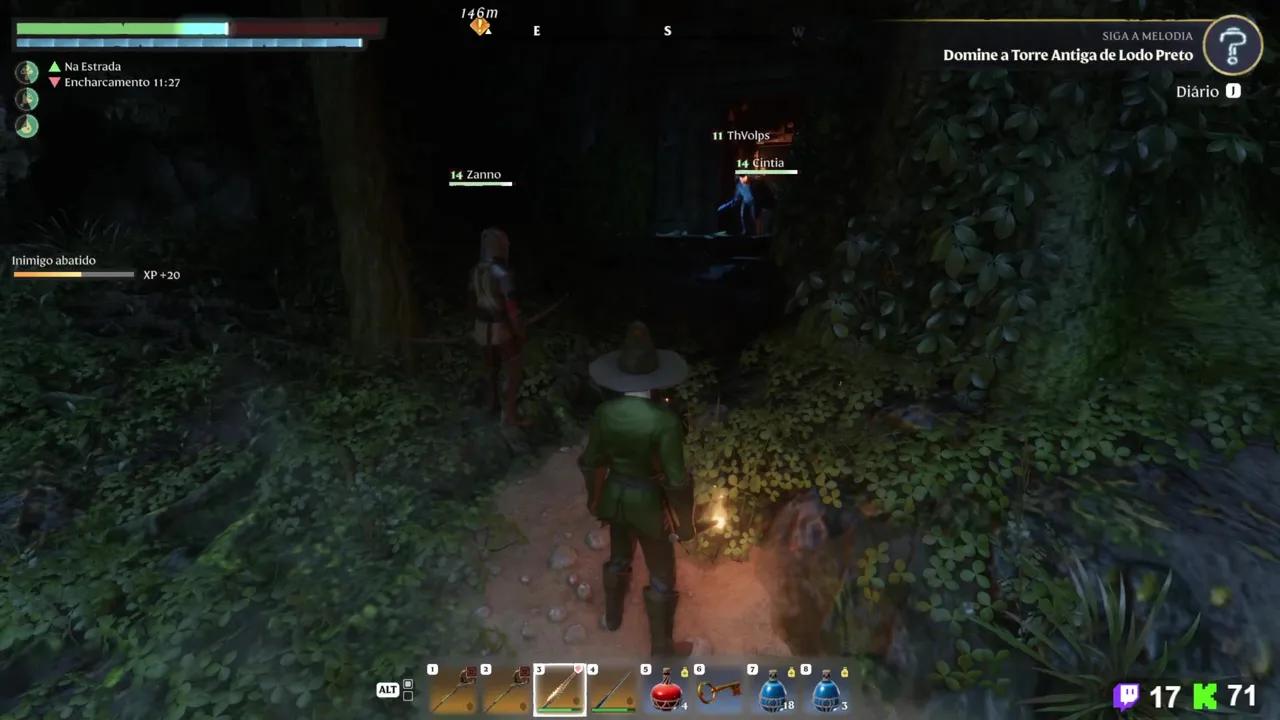The image size is (1280, 720).
Task: Select the rapier in hotbar slot 4
Action: click(612, 690)
